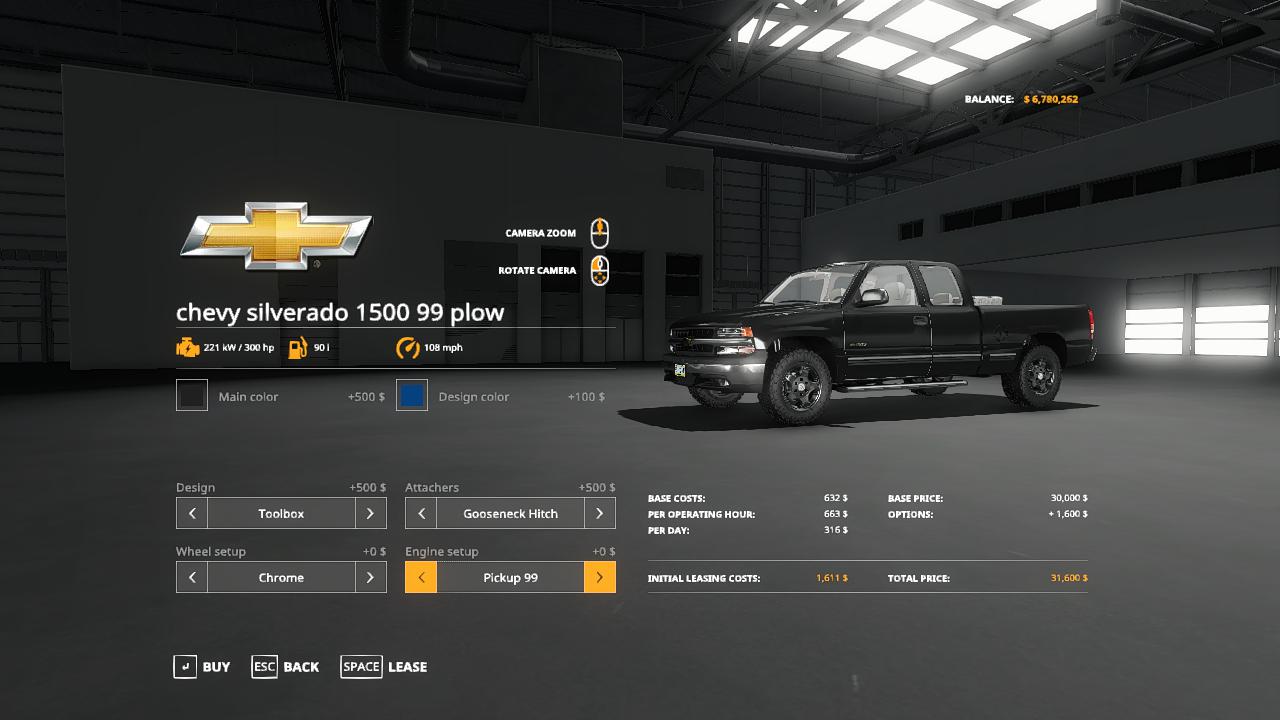Switch Attachers to next option after Gooseneck Hitch
The image size is (1280, 720).
(x=599, y=514)
